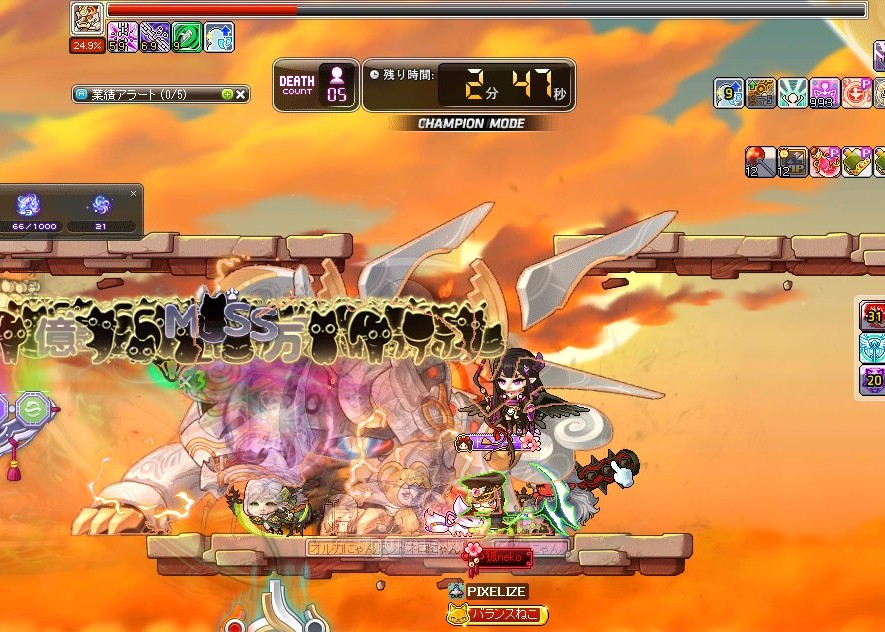Viewport: 885px width, 632px height.
Task: Click the gold gears buff icon
Action: [761, 93]
